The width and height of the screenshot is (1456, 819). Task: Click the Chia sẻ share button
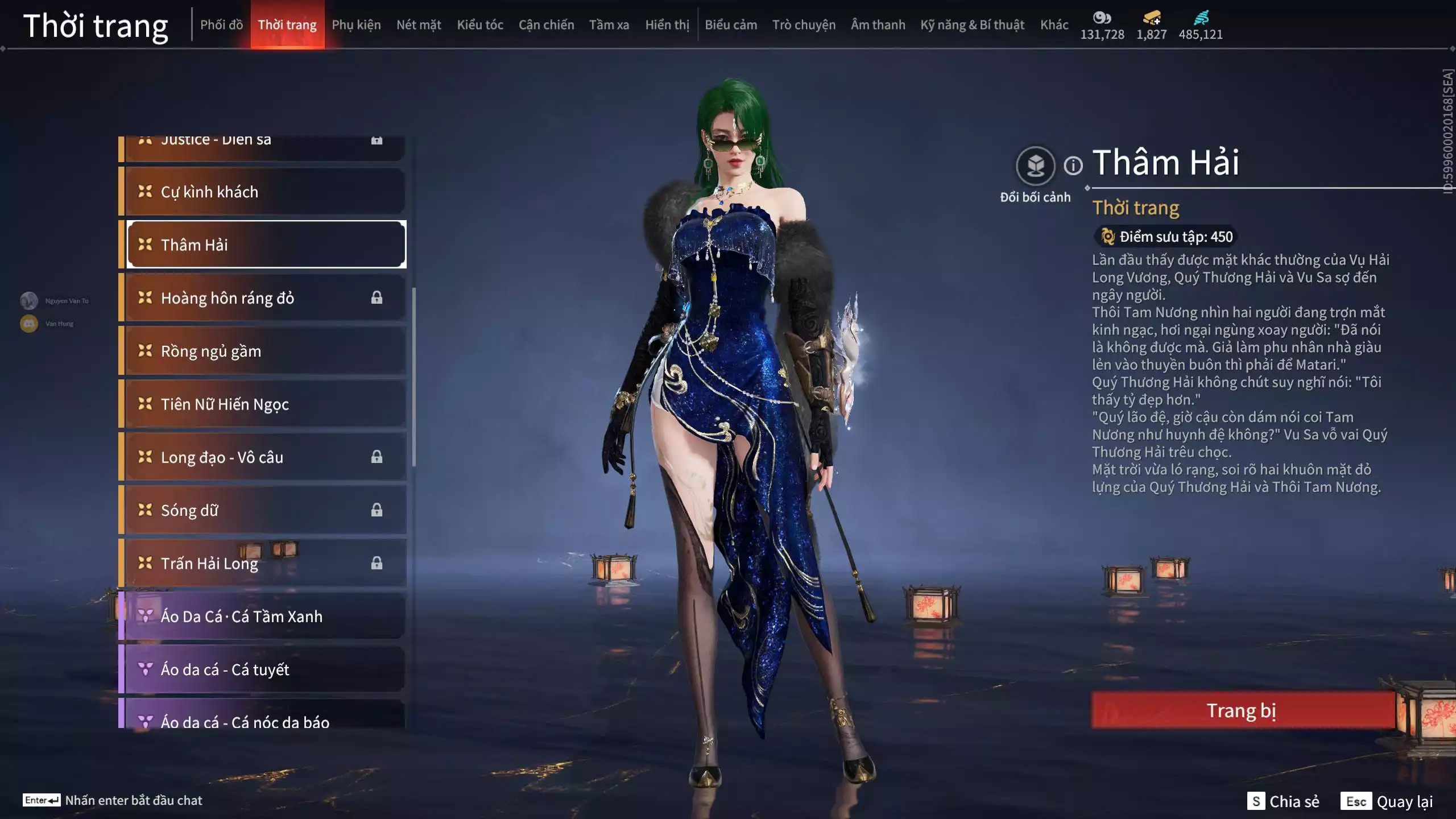click(1283, 801)
